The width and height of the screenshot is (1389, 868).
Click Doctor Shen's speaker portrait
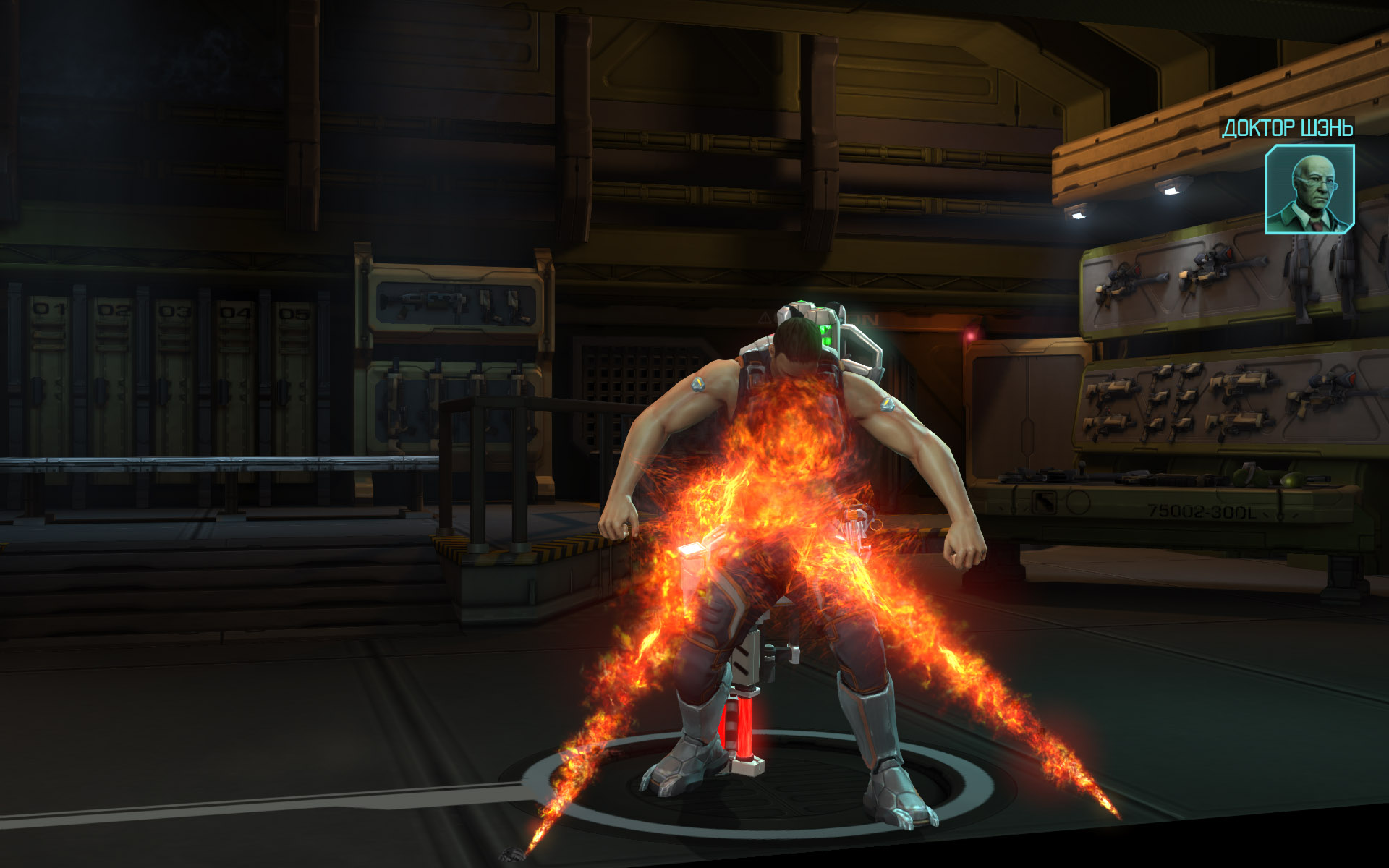coord(1309,190)
